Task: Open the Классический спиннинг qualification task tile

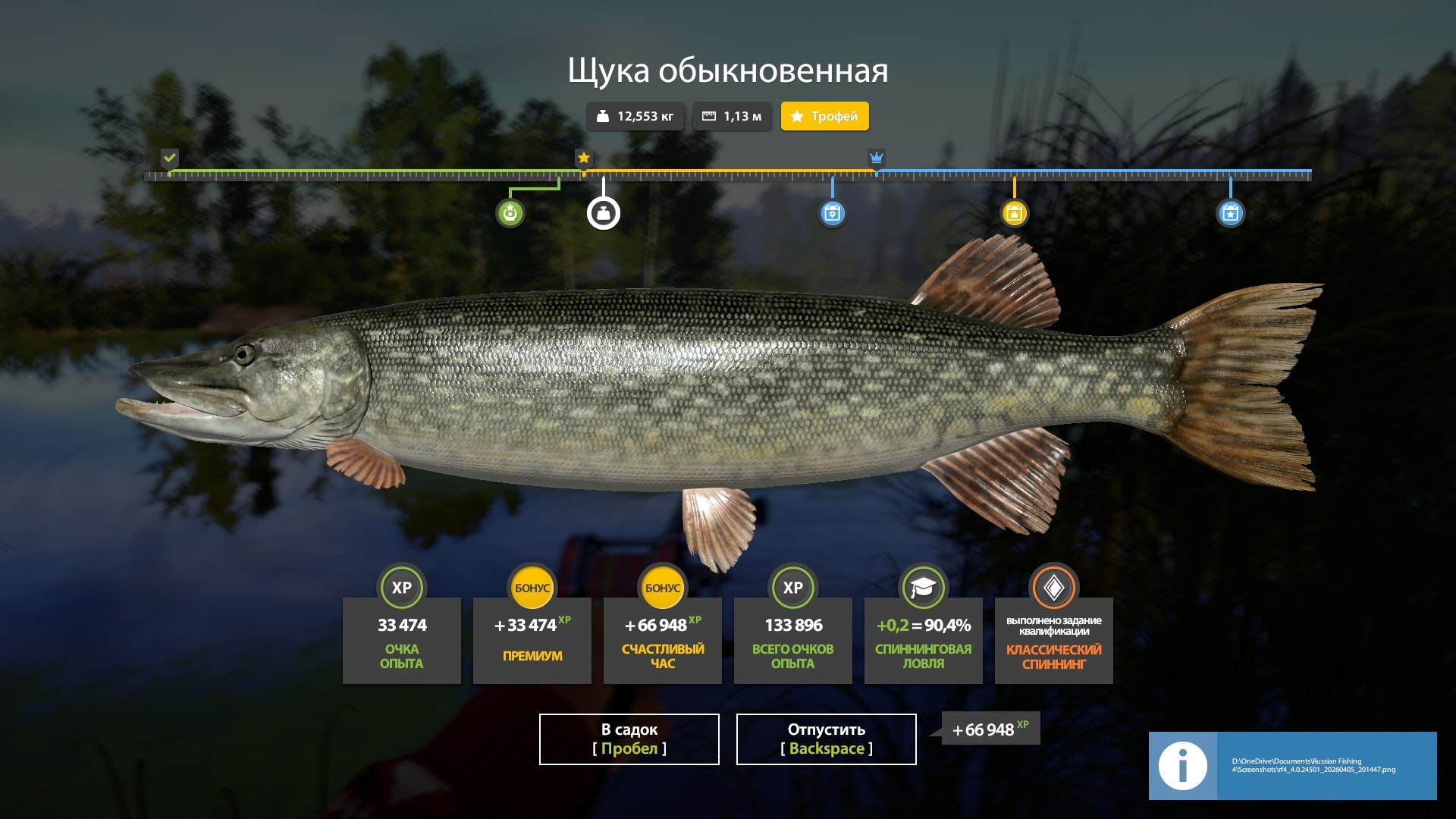Action: click(1053, 640)
